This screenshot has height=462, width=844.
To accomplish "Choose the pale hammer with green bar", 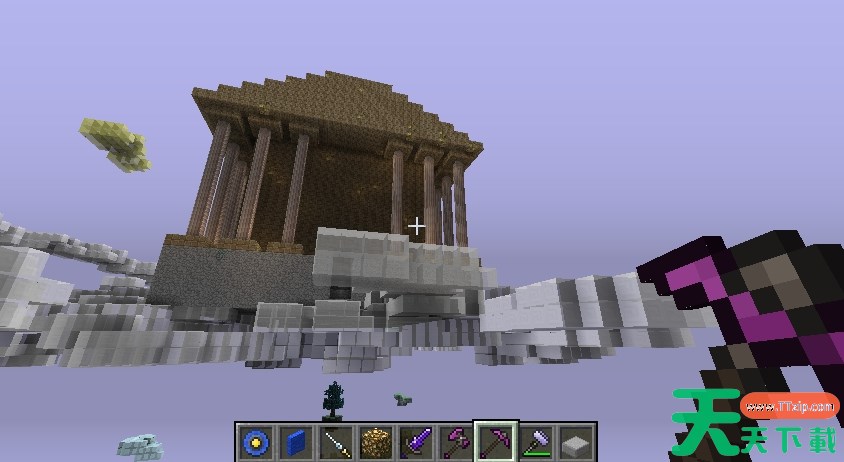I will tap(535, 442).
